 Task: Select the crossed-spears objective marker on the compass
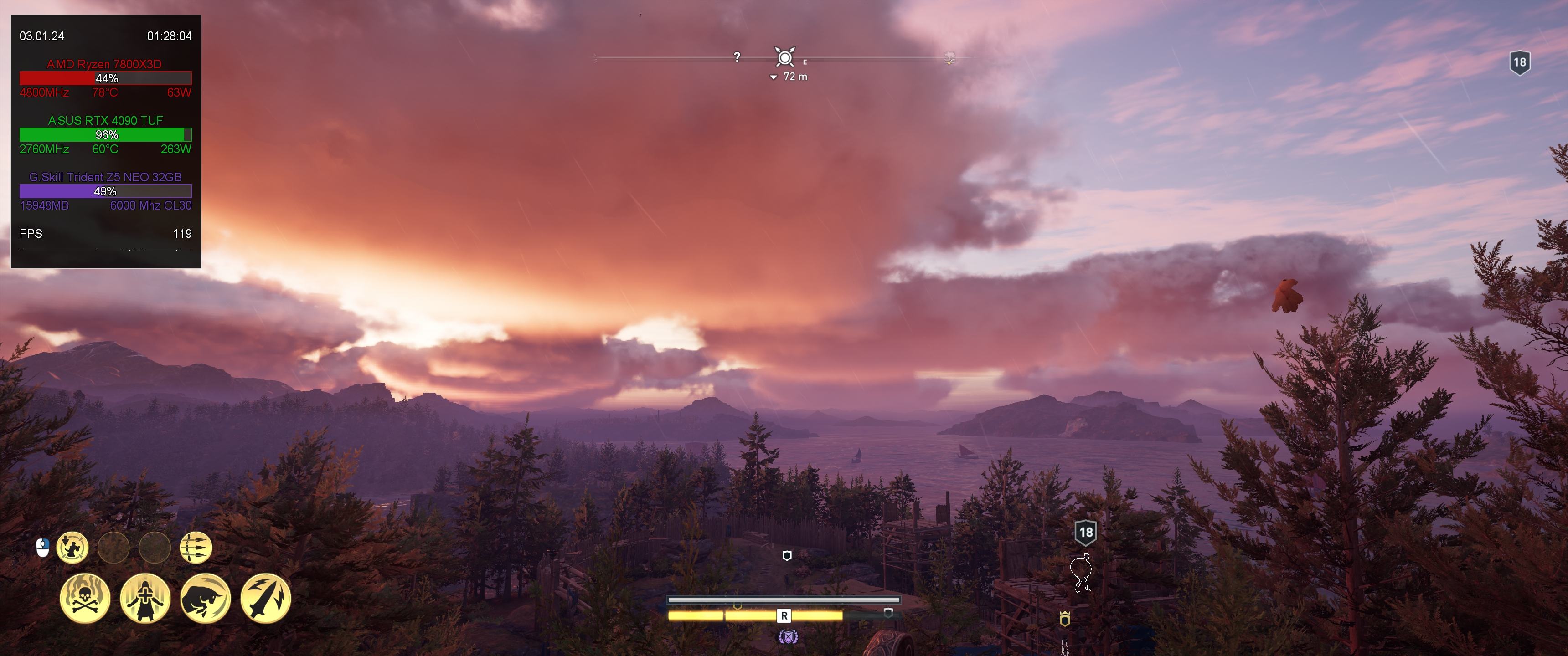785,58
